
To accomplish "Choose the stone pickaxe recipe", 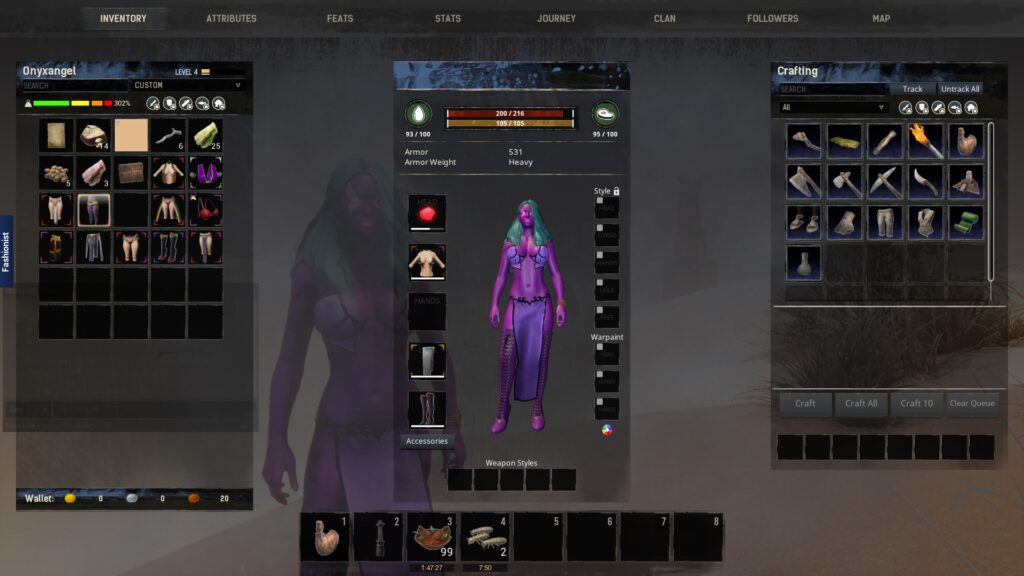I will (x=885, y=182).
